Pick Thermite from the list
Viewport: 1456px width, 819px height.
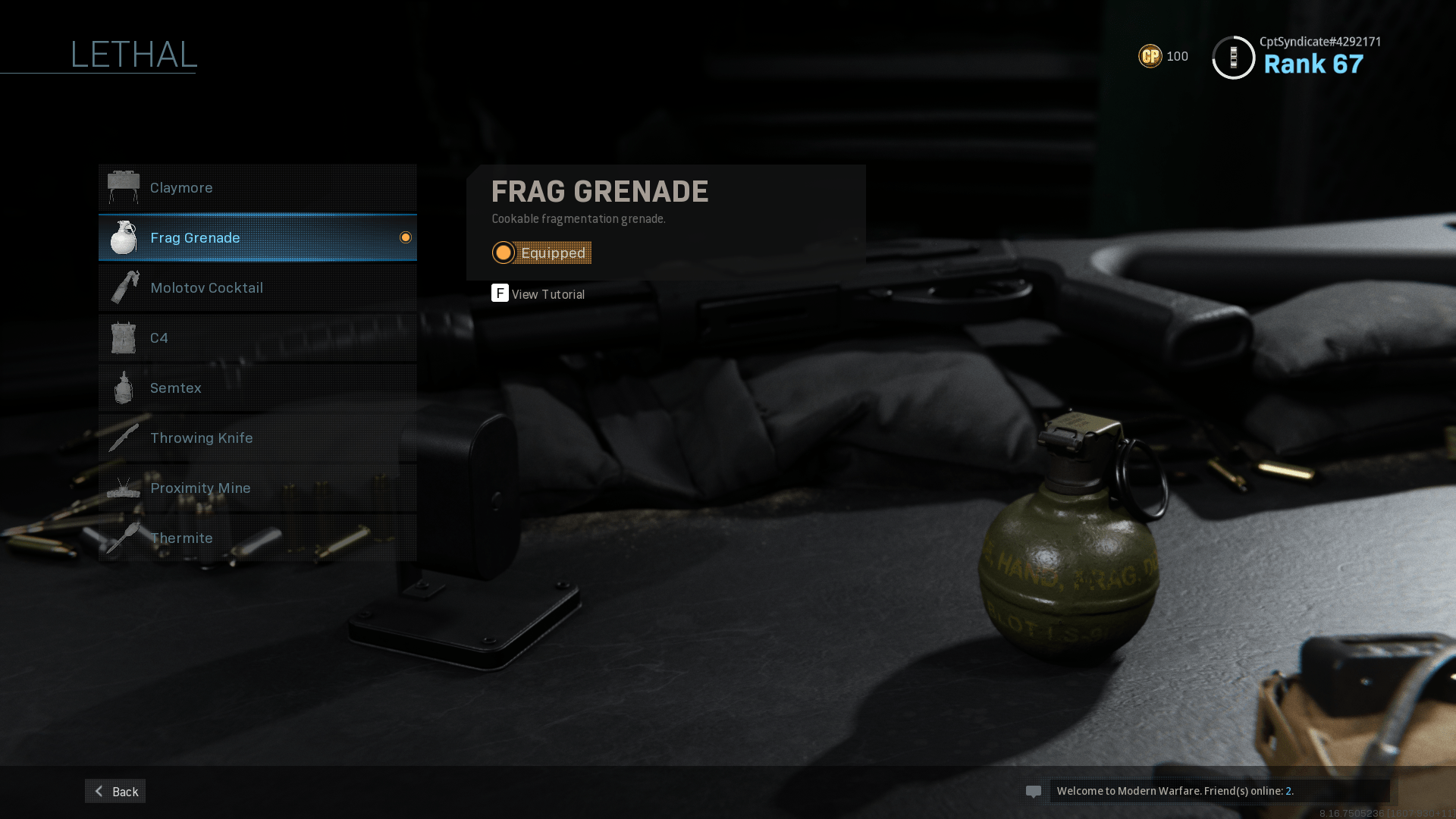coord(257,538)
